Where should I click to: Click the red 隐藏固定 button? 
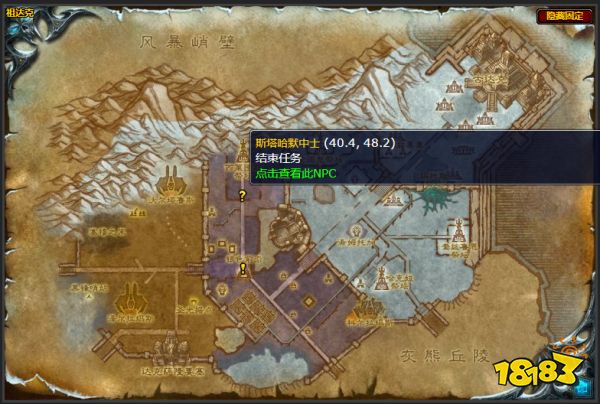pyautogui.click(x=563, y=15)
